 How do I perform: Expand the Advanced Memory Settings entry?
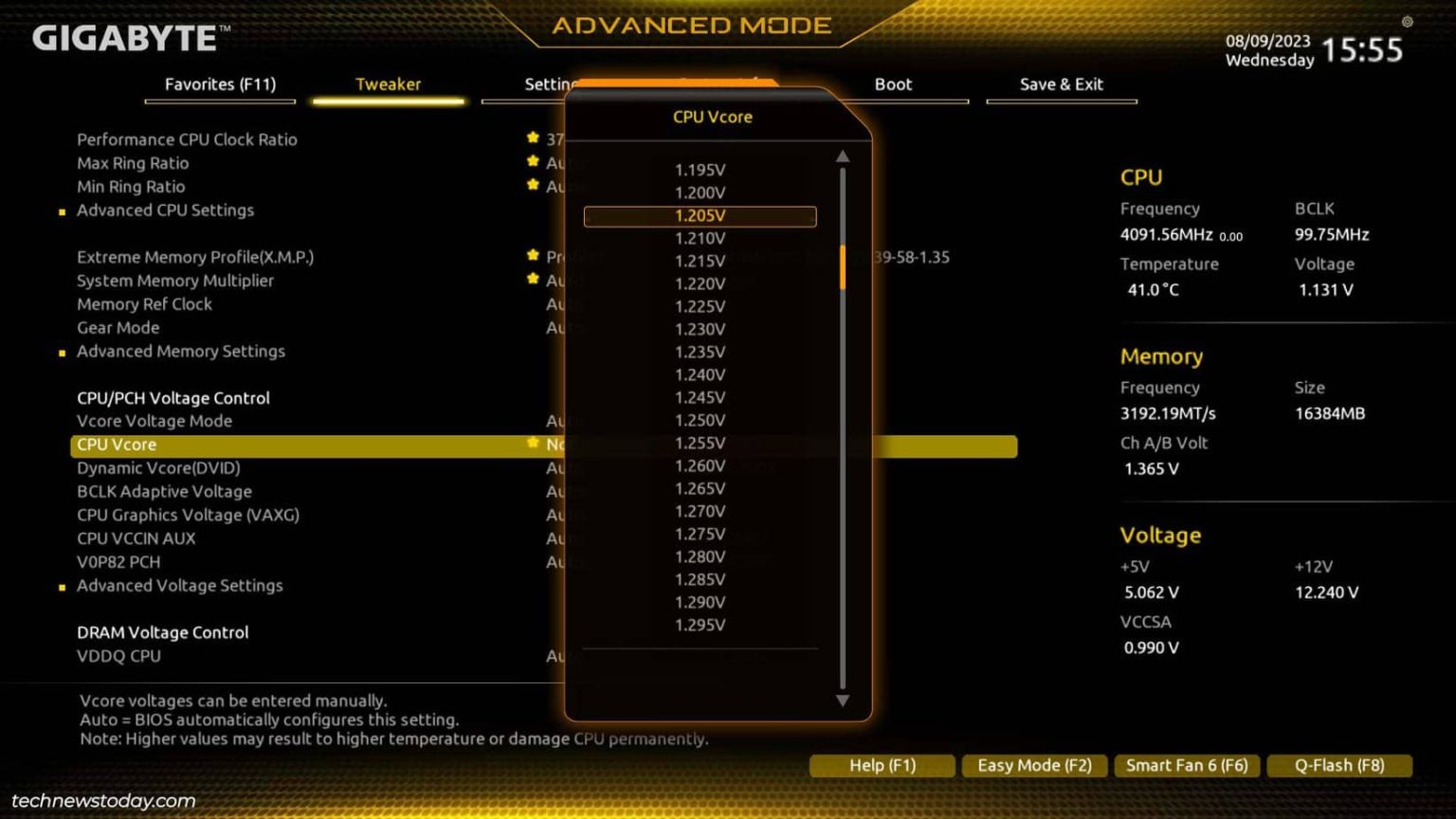click(181, 351)
